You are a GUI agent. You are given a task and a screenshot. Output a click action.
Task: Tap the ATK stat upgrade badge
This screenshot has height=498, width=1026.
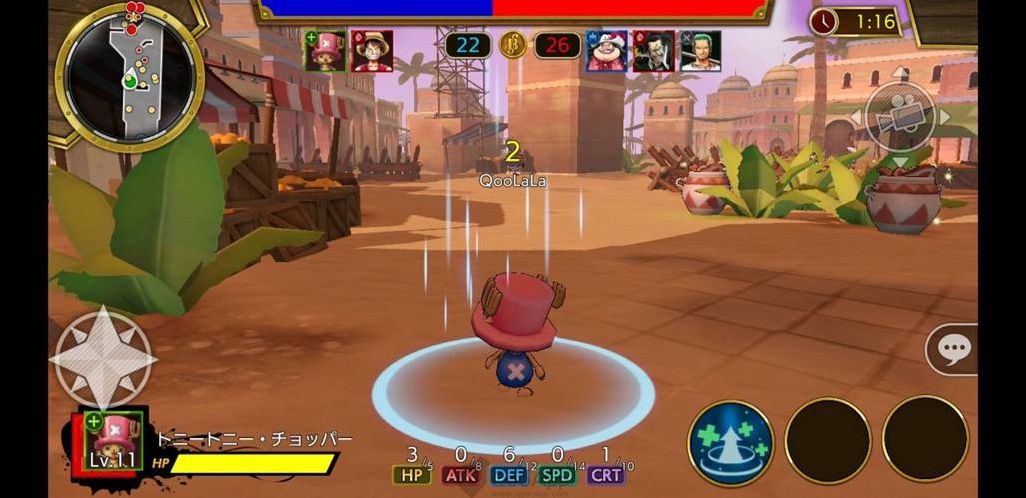coord(461,475)
